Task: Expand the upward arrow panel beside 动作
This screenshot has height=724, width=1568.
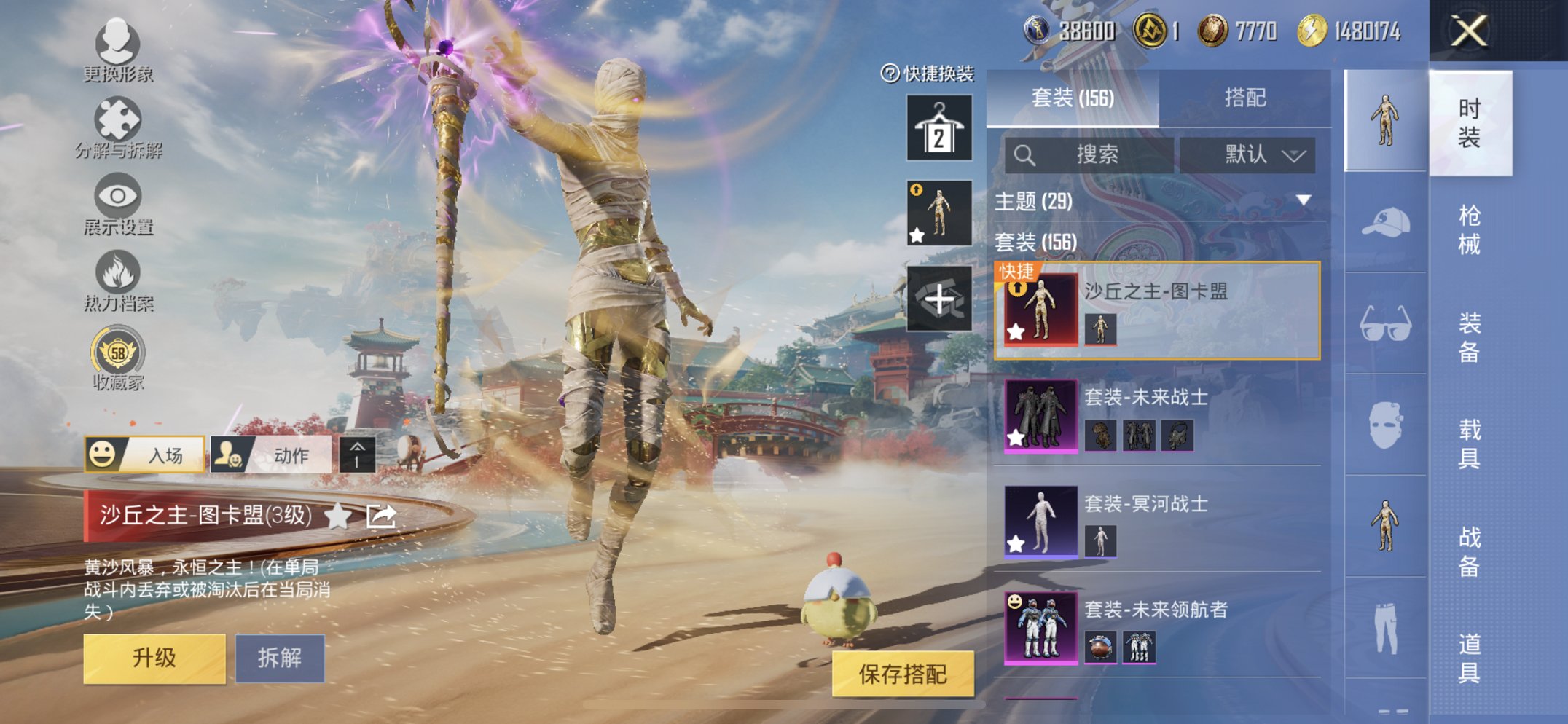Action: 356,455
